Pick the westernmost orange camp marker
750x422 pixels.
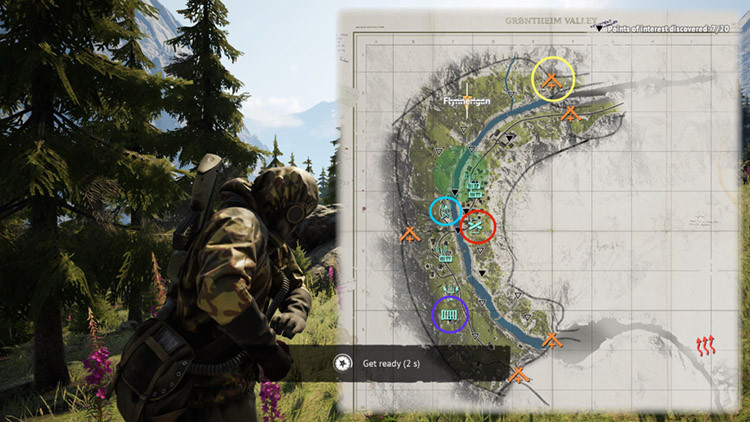(408, 236)
